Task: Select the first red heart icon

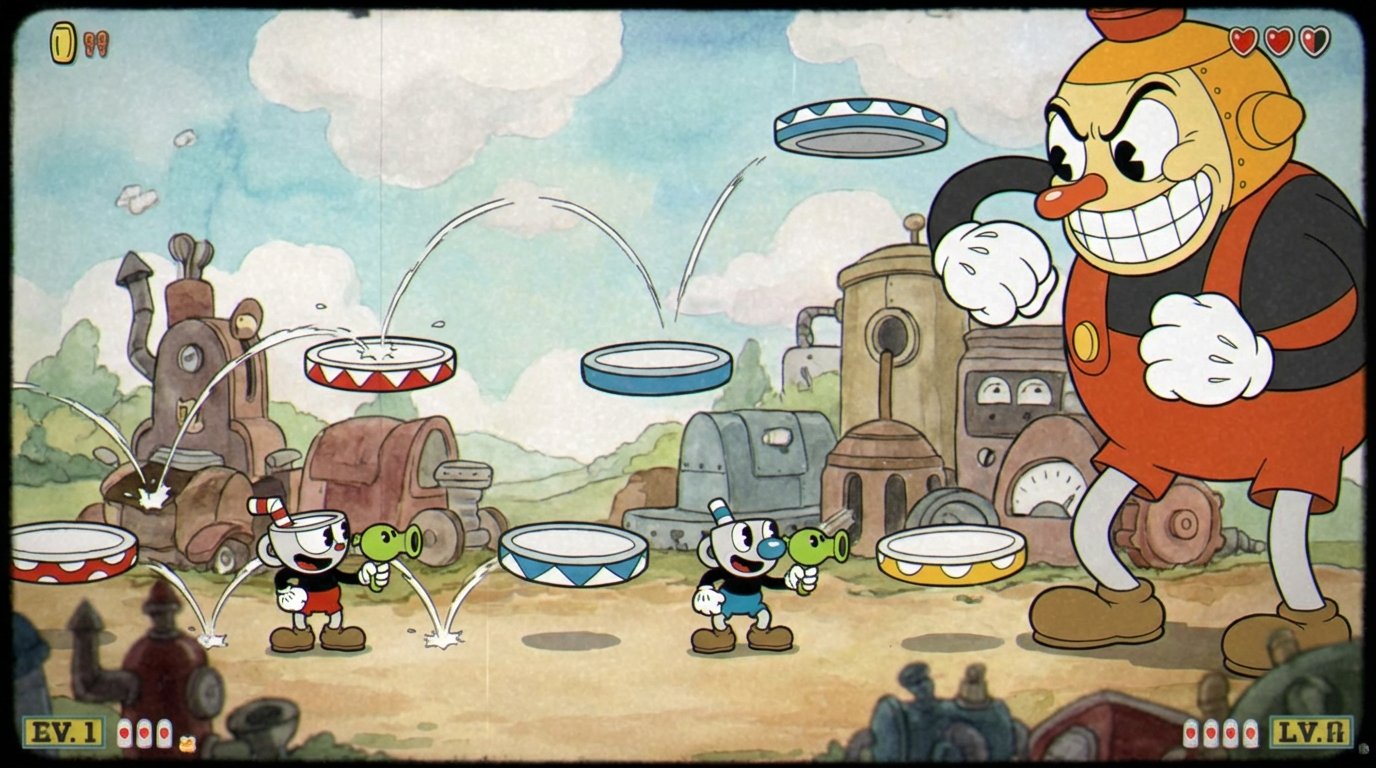Action: coord(1243,42)
